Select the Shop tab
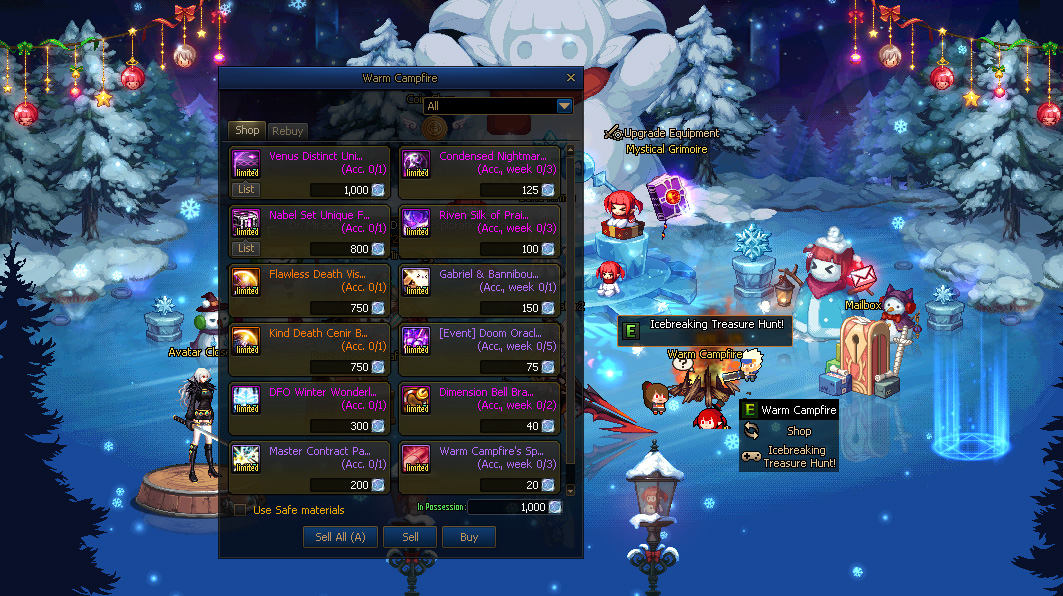 [x=247, y=130]
